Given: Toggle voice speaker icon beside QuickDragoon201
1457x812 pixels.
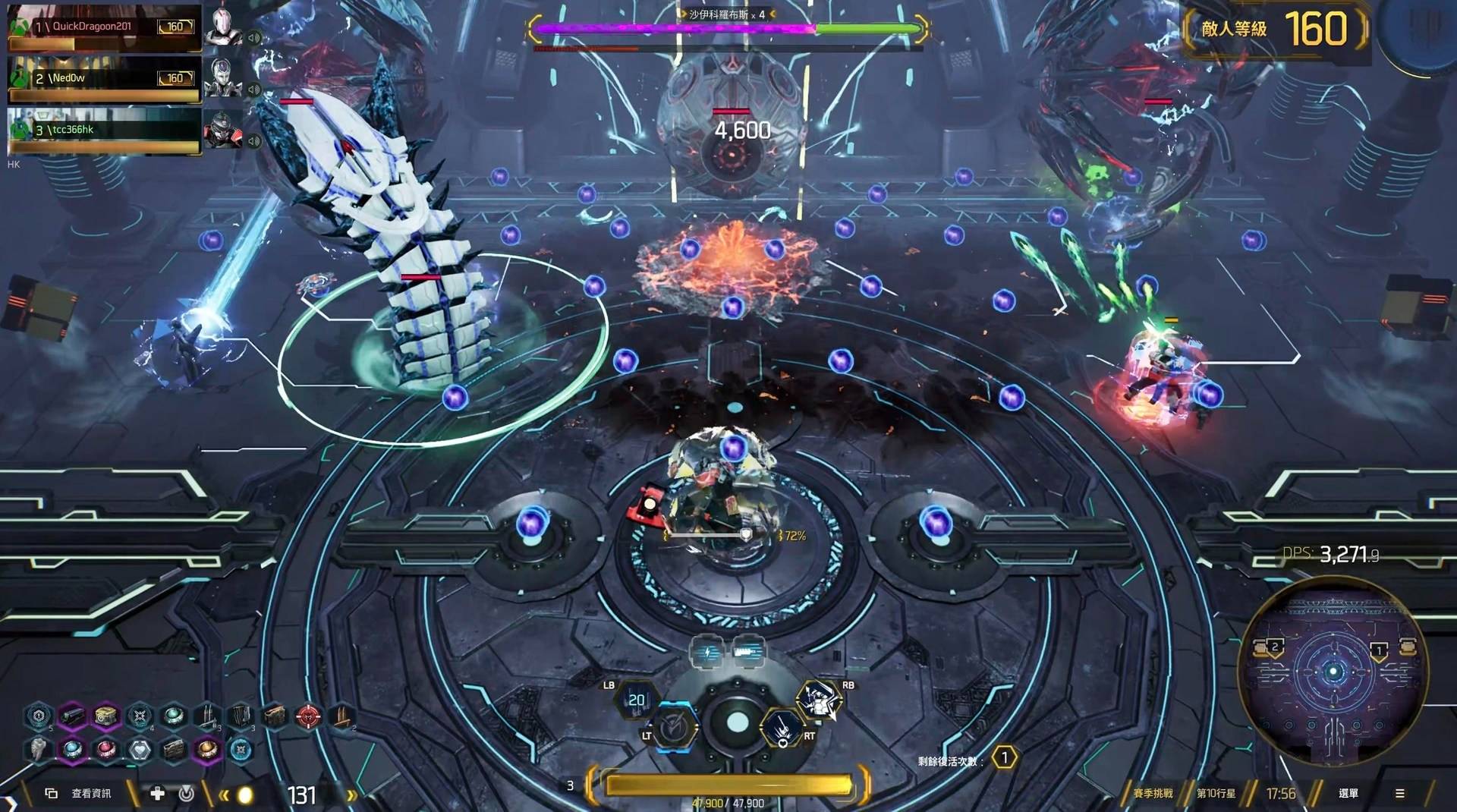Looking at the screenshot, I should pos(253,38).
